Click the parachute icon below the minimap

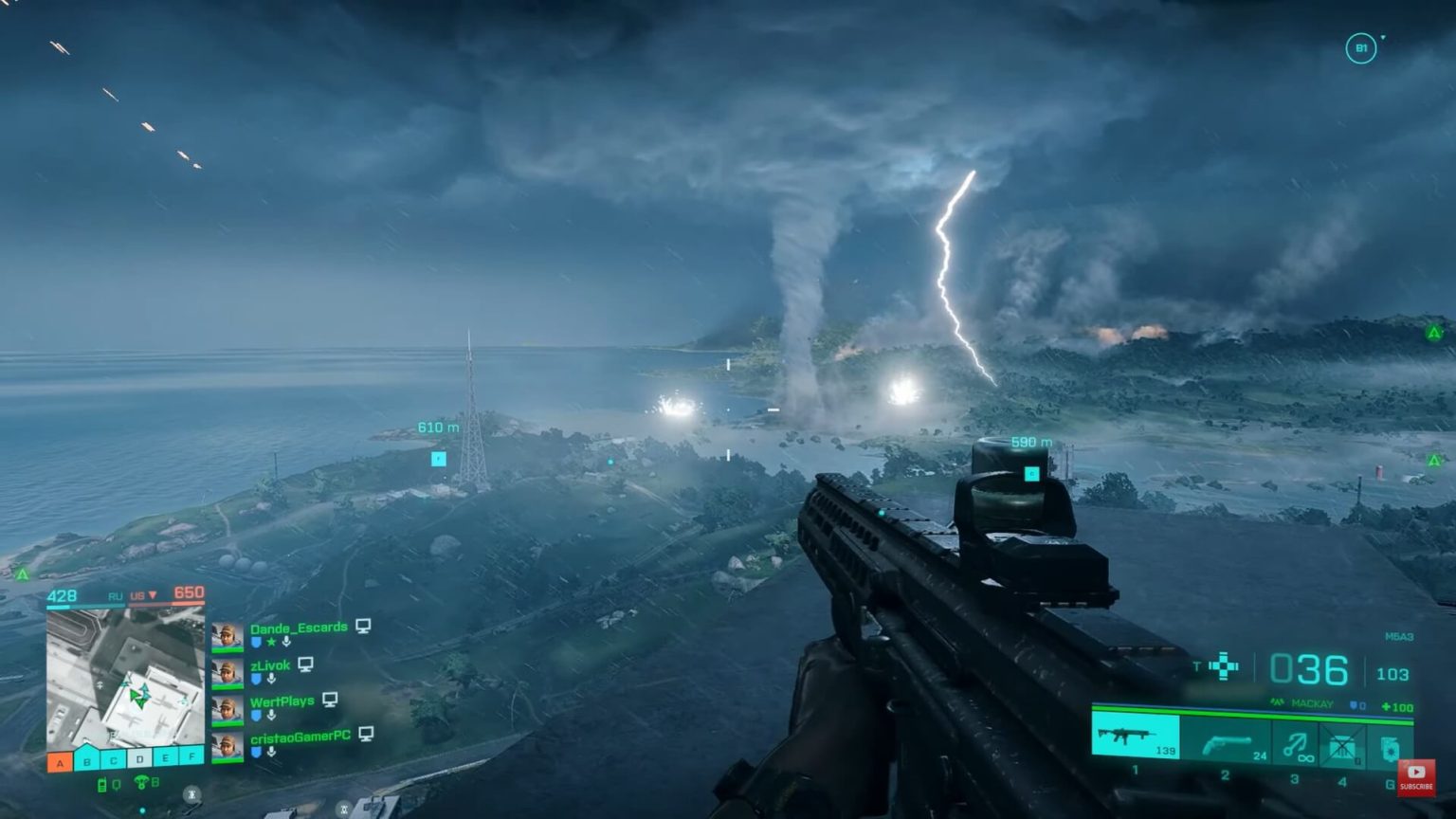(140, 782)
